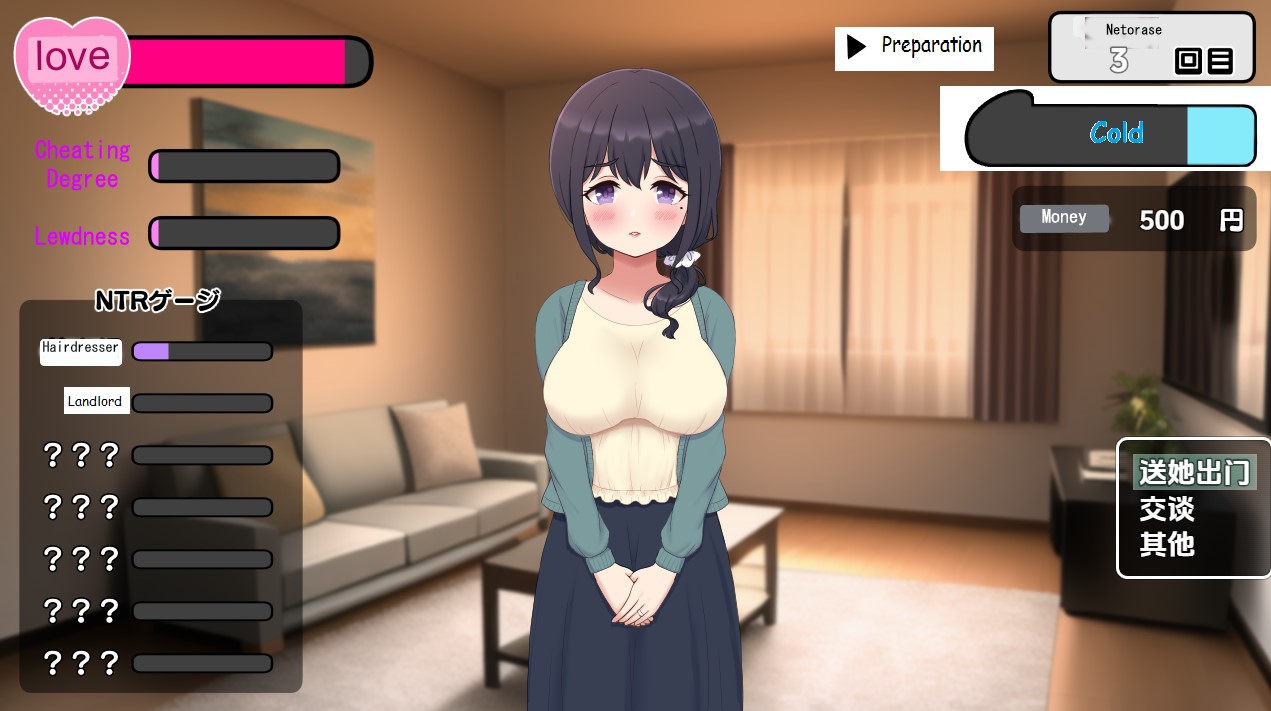The height and width of the screenshot is (711, 1271).
Task: Choose the 送她出门 menu option
Action: click(x=1193, y=472)
